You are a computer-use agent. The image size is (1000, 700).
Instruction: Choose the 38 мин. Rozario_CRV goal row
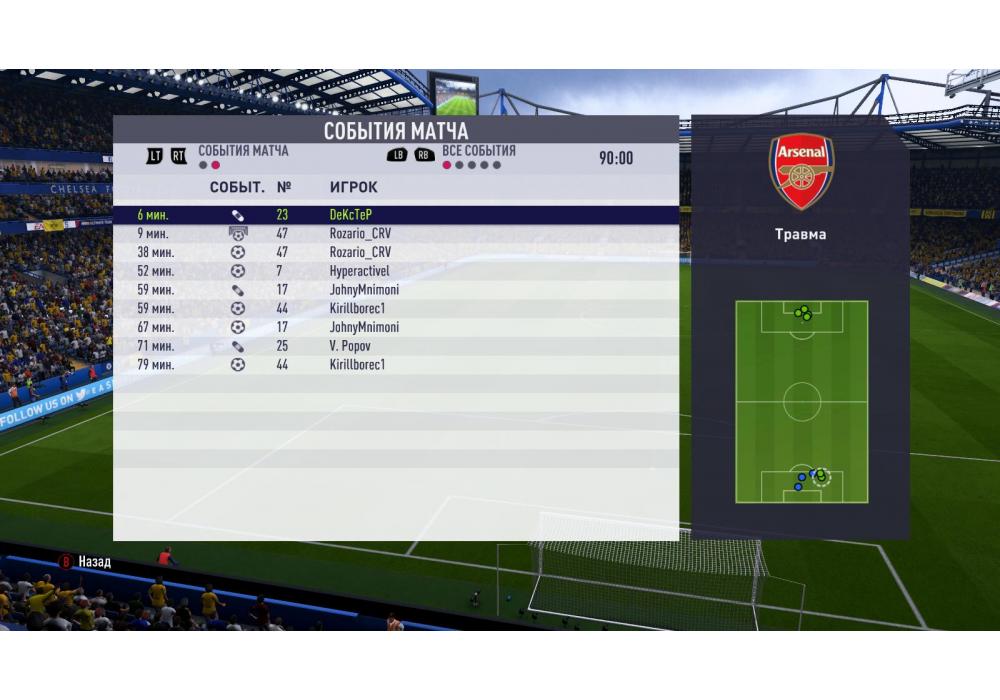click(x=395, y=252)
